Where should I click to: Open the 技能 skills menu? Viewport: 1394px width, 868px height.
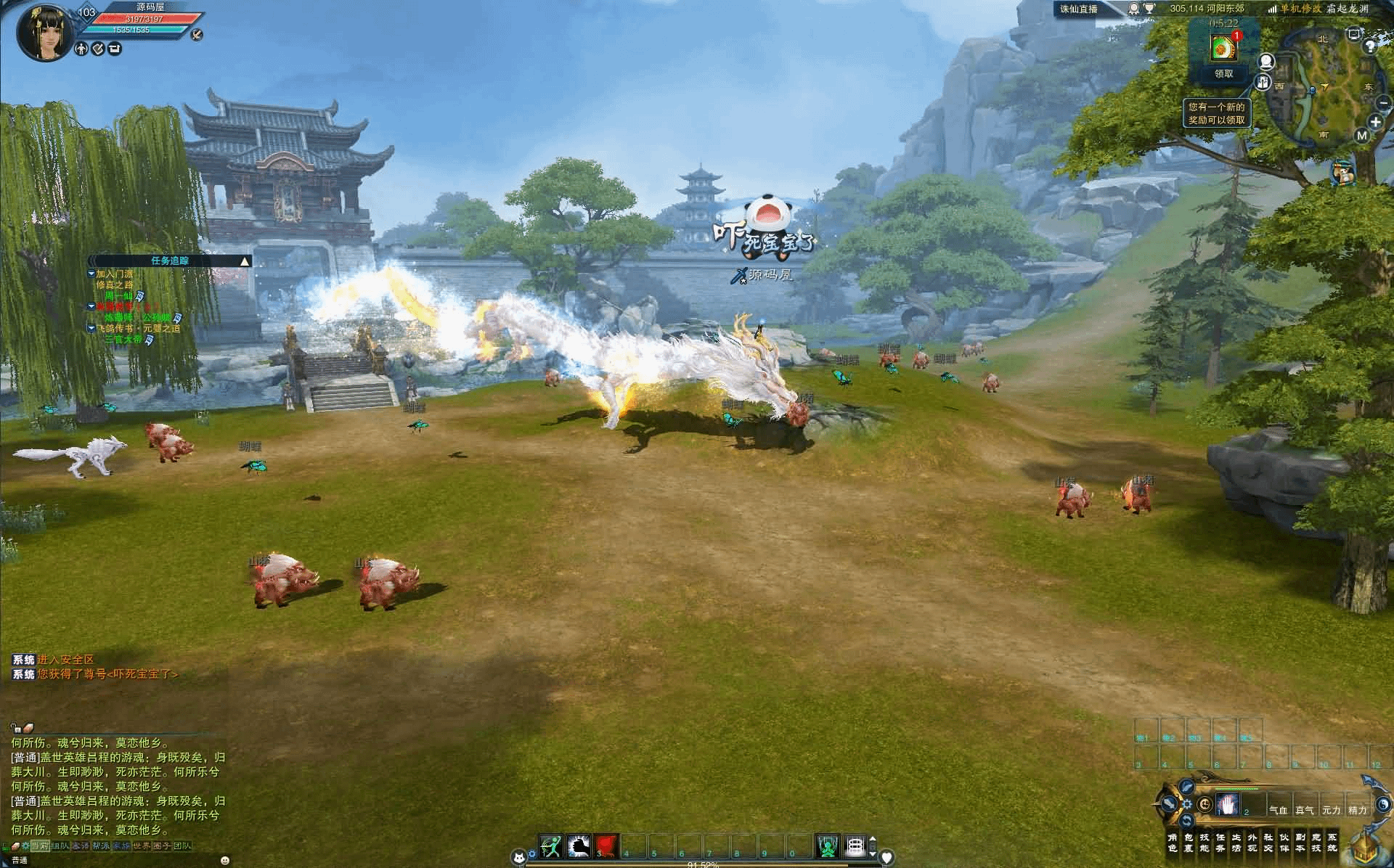tap(1205, 843)
